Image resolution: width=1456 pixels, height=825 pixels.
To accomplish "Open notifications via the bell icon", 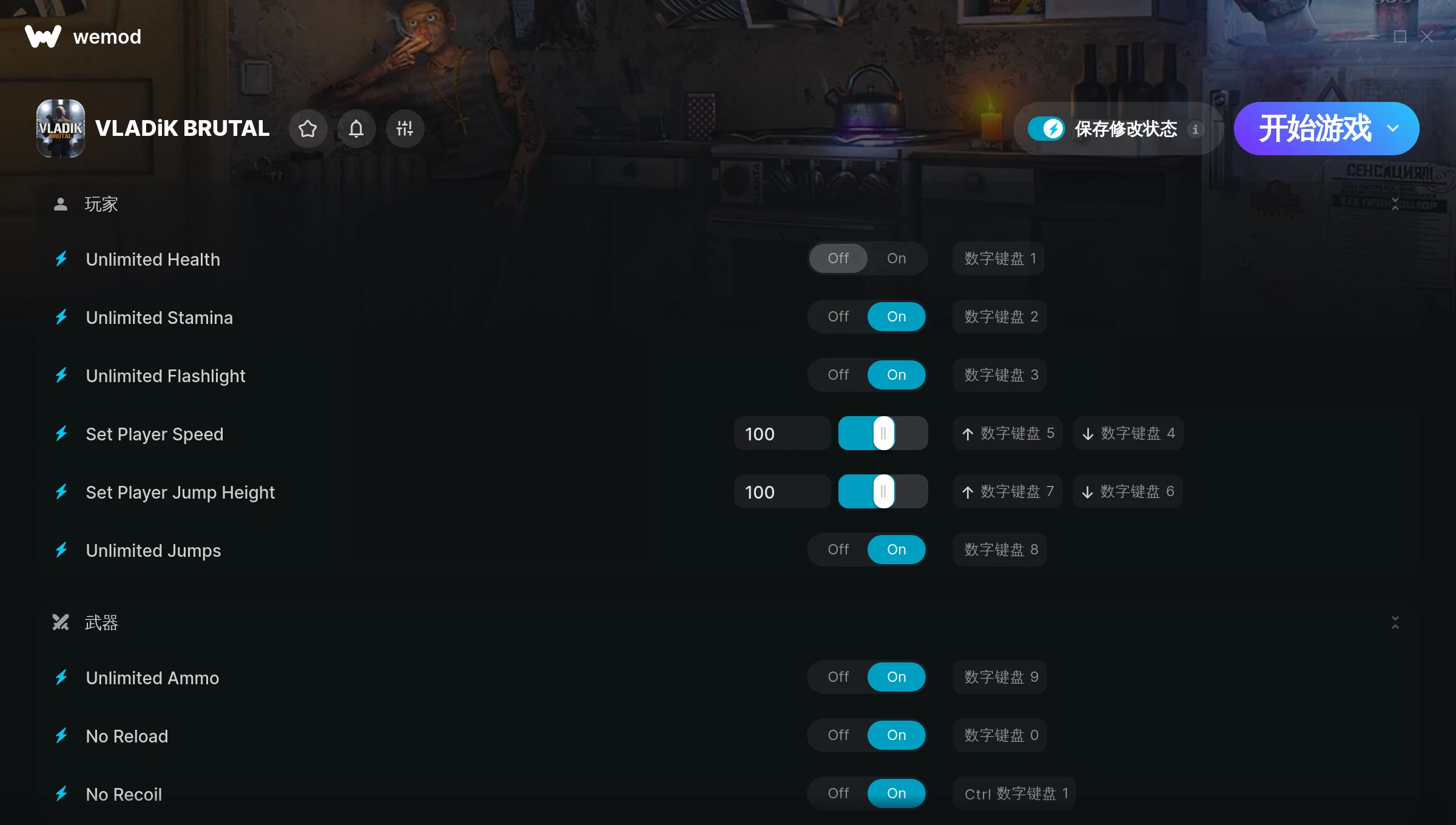I will point(356,129).
